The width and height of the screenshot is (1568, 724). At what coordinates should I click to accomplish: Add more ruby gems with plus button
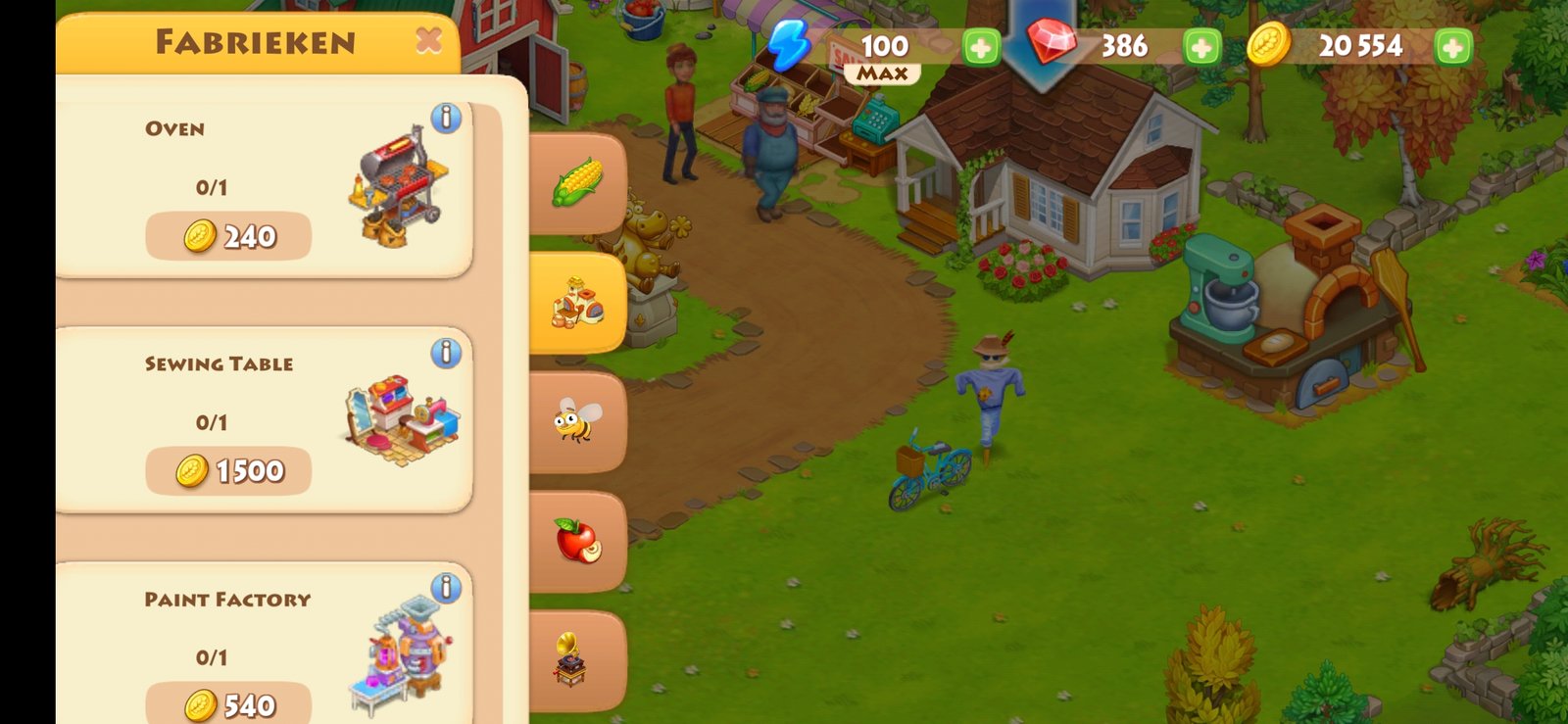click(1201, 47)
